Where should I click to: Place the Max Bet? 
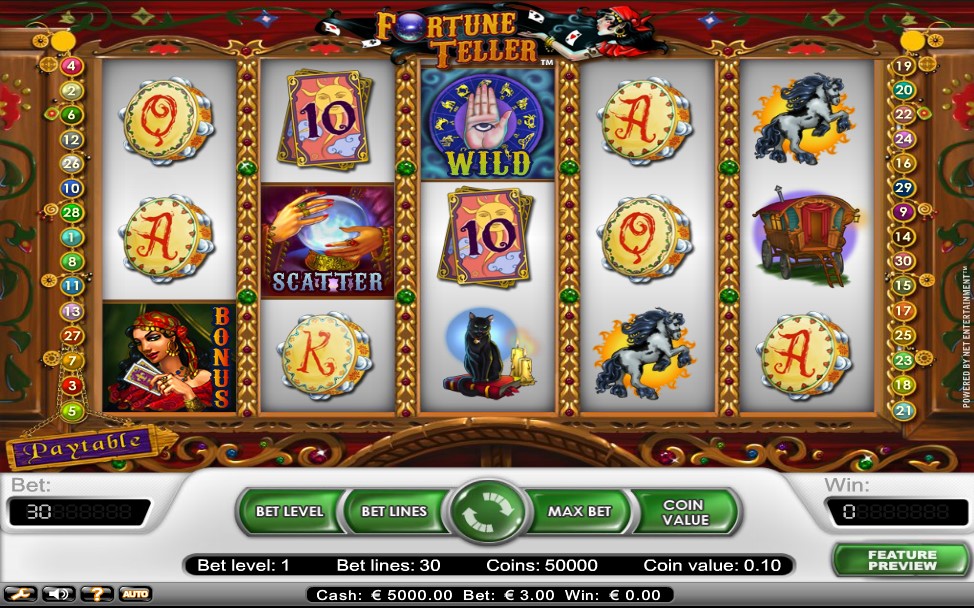pyautogui.click(x=579, y=512)
